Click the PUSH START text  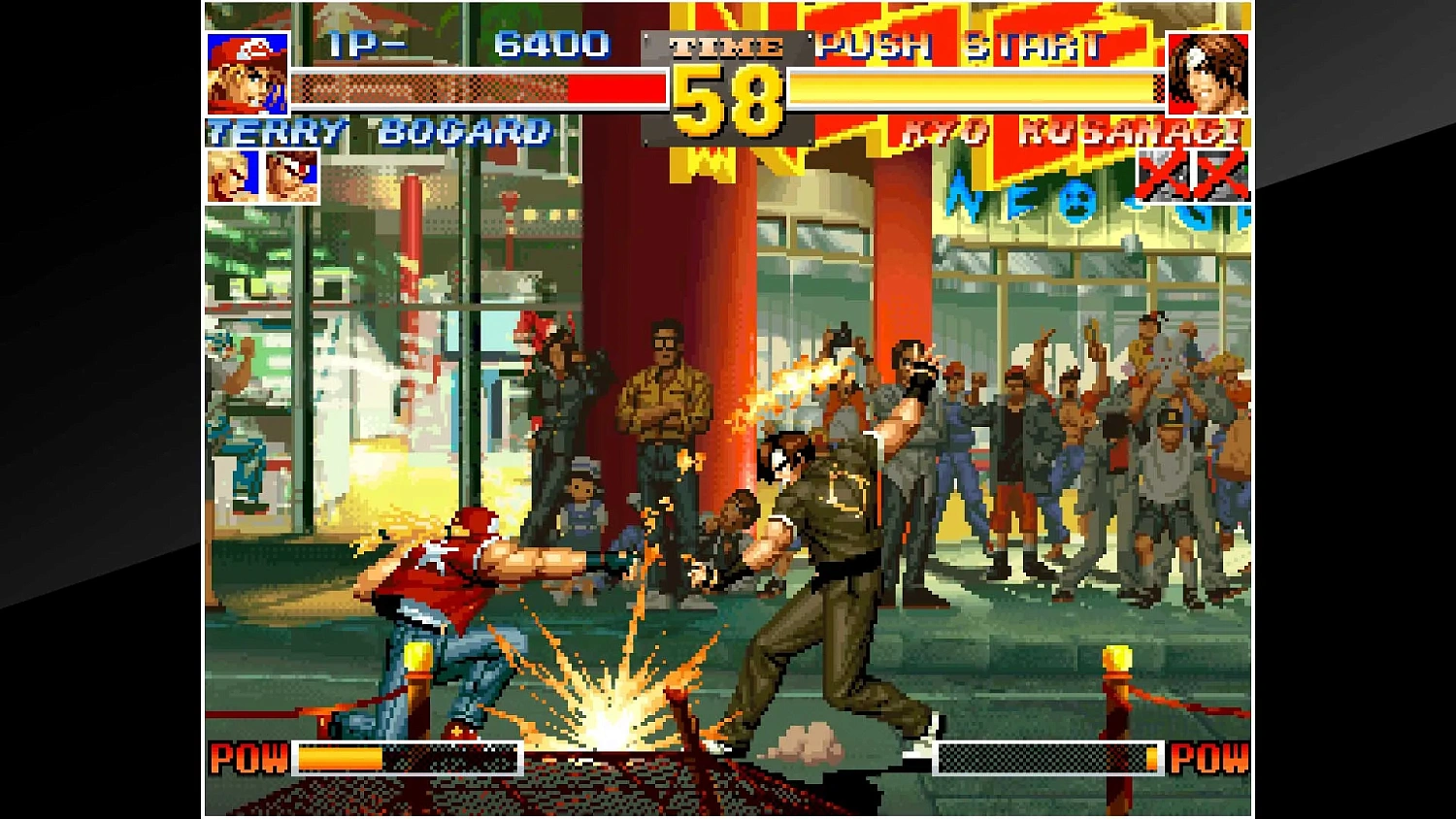click(961, 45)
